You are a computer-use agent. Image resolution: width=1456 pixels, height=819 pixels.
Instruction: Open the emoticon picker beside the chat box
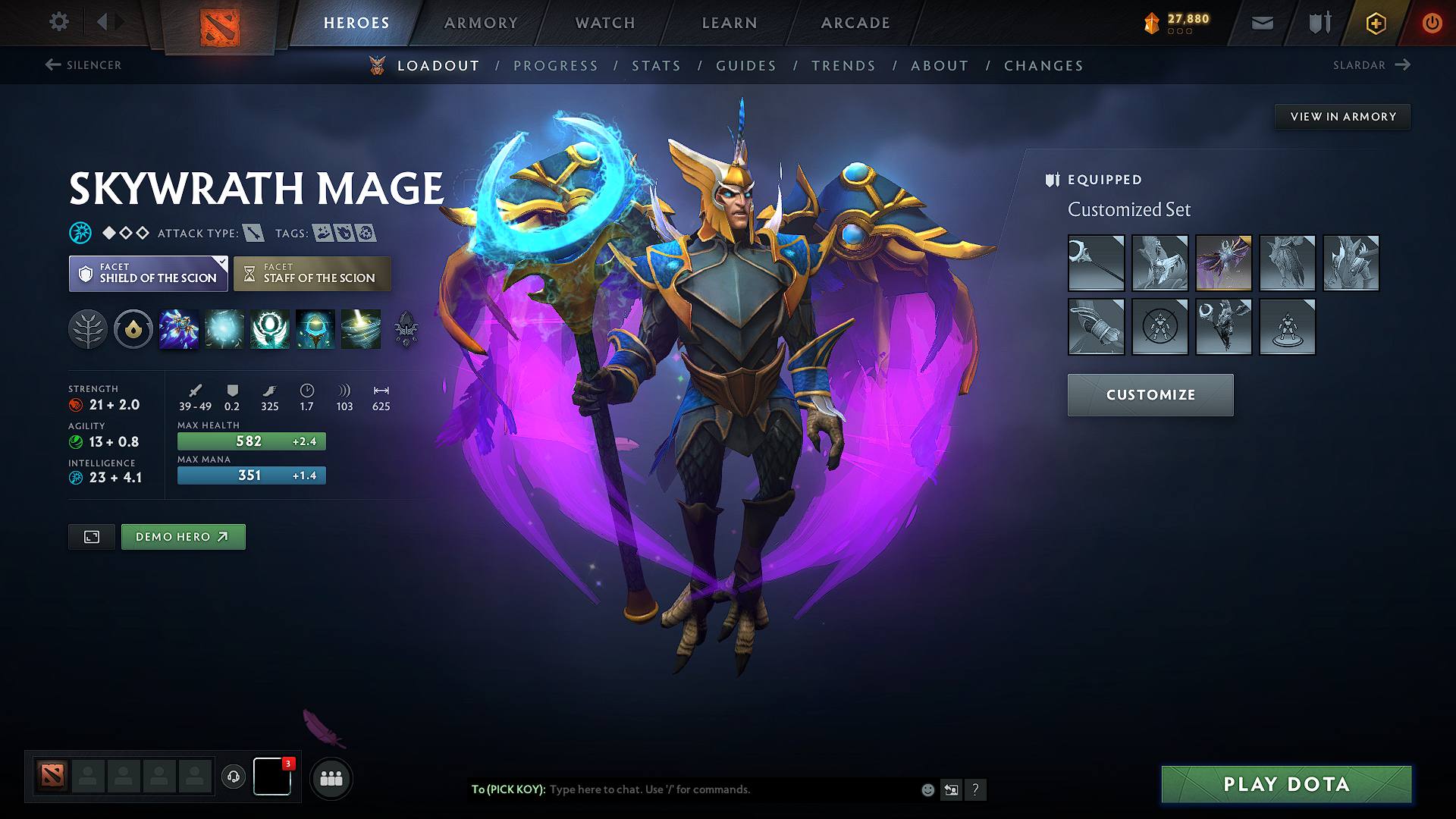pos(927,789)
